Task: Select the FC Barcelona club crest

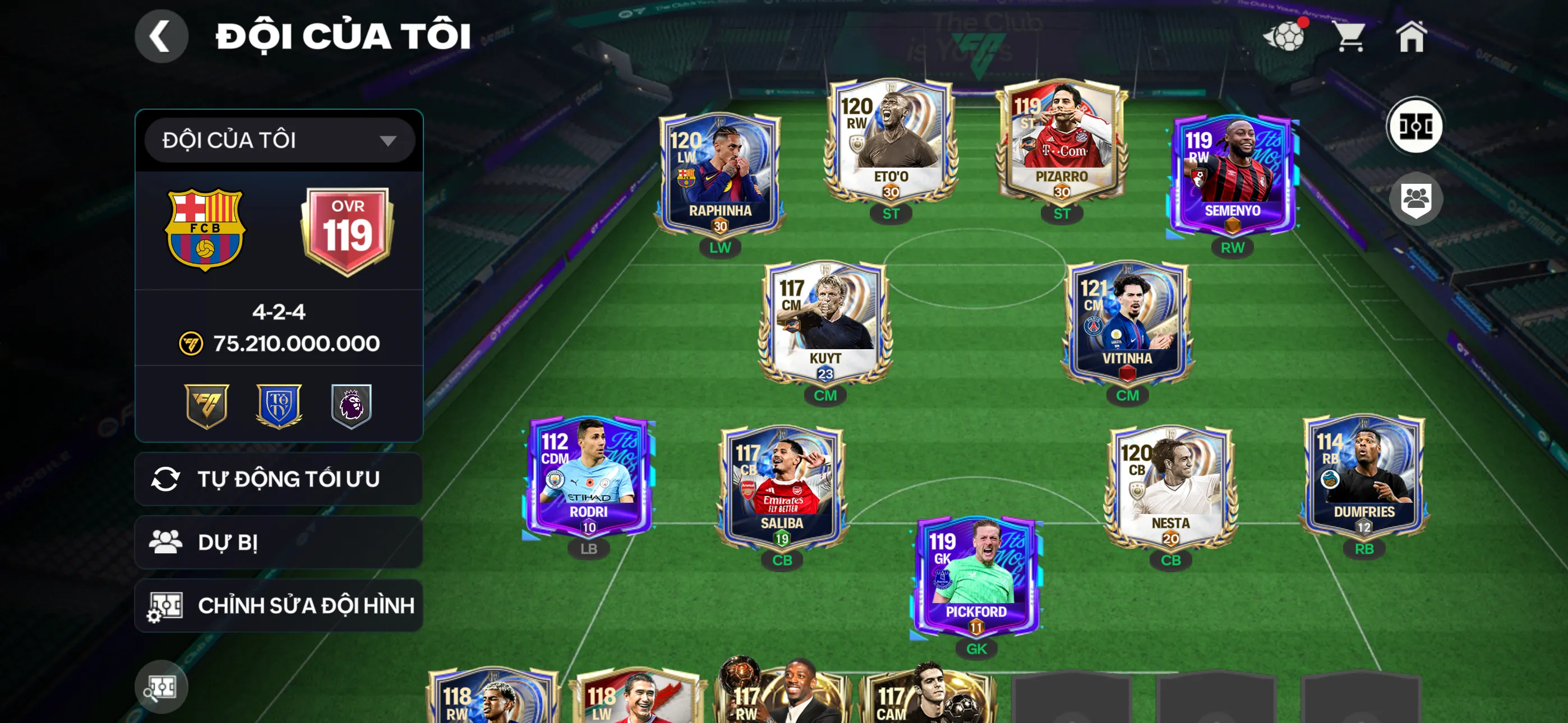Action: (x=207, y=228)
